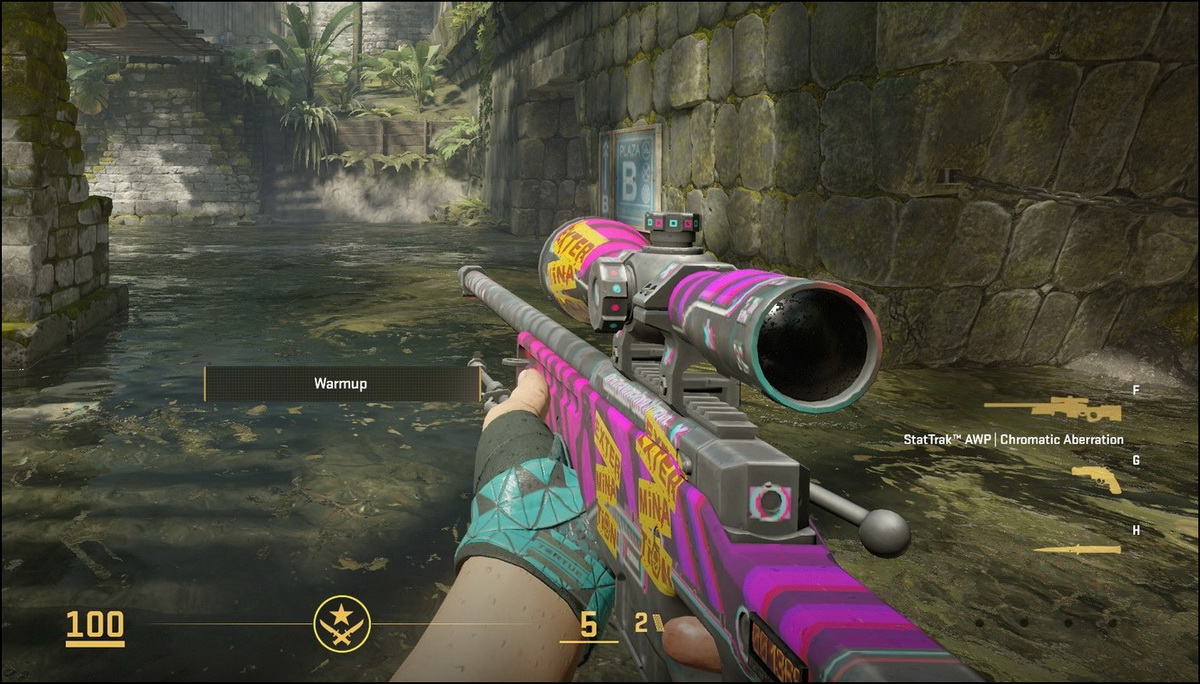Viewport: 1200px width, 684px height.
Task: Switch to the revolver pistol icon
Action: tap(1097, 480)
